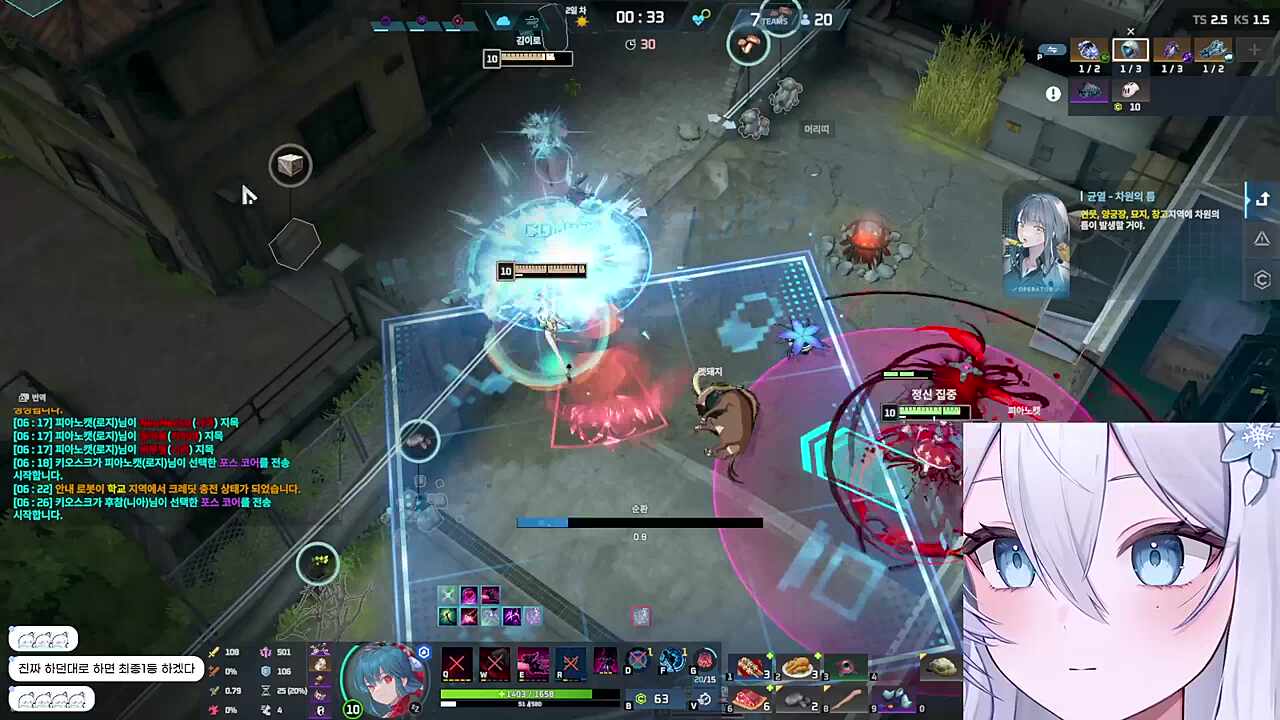Click the exclamation alert icon
The image size is (1280, 720).
click(x=1053, y=94)
